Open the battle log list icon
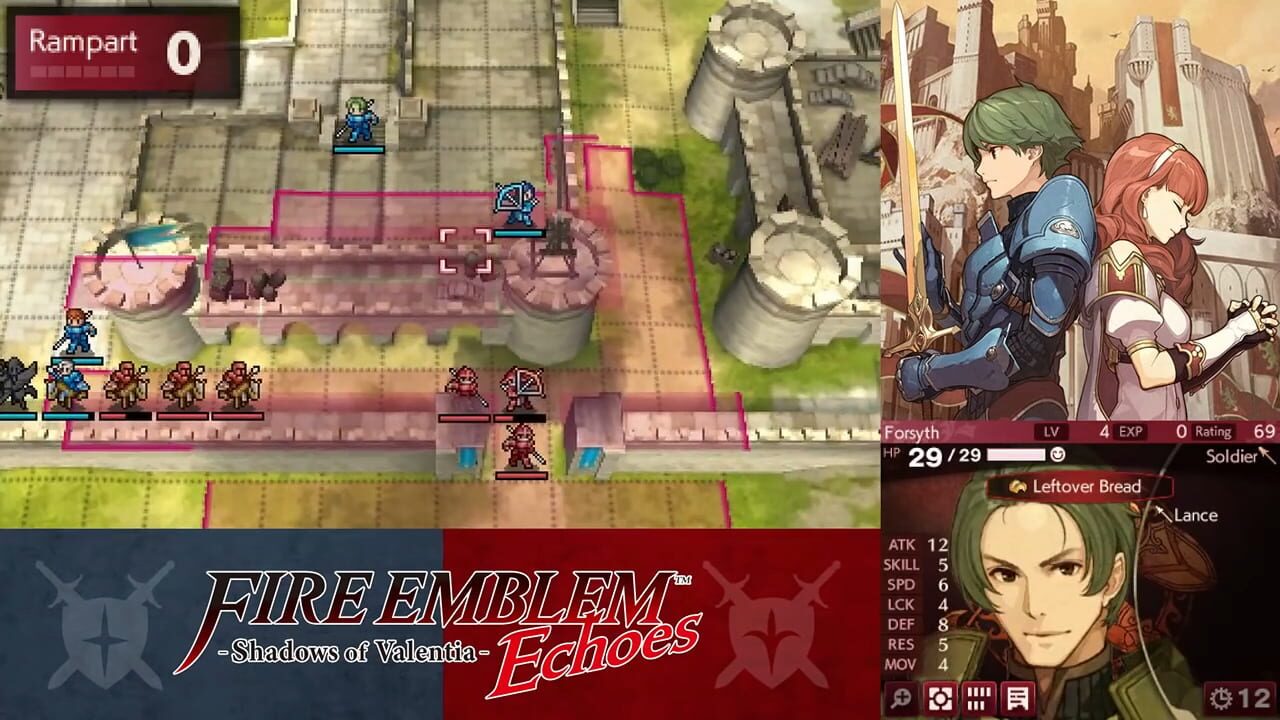The height and width of the screenshot is (720, 1280). [1020, 700]
